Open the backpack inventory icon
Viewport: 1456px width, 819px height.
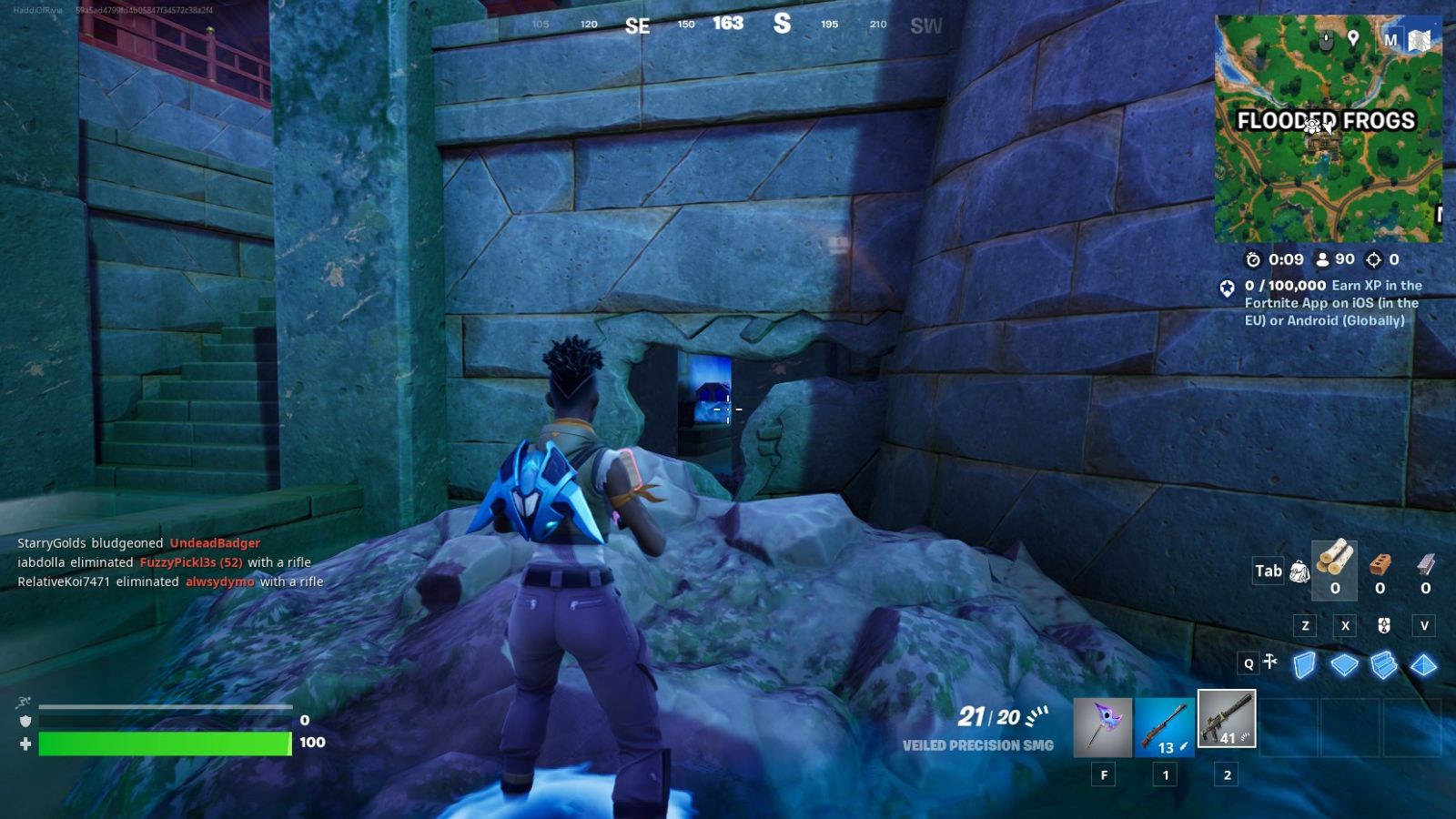[x=1299, y=571]
